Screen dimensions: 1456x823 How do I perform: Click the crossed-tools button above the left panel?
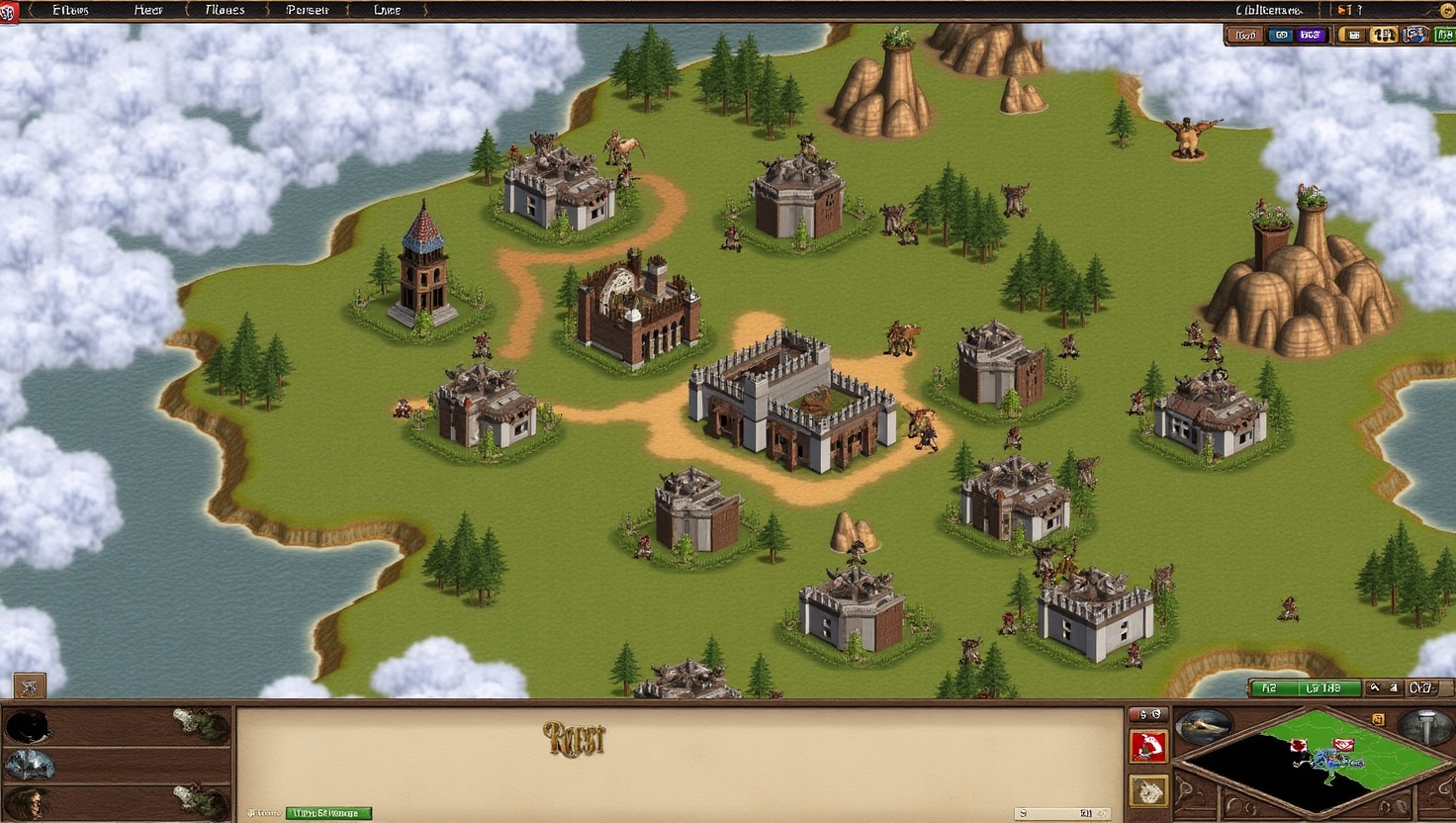(29, 686)
